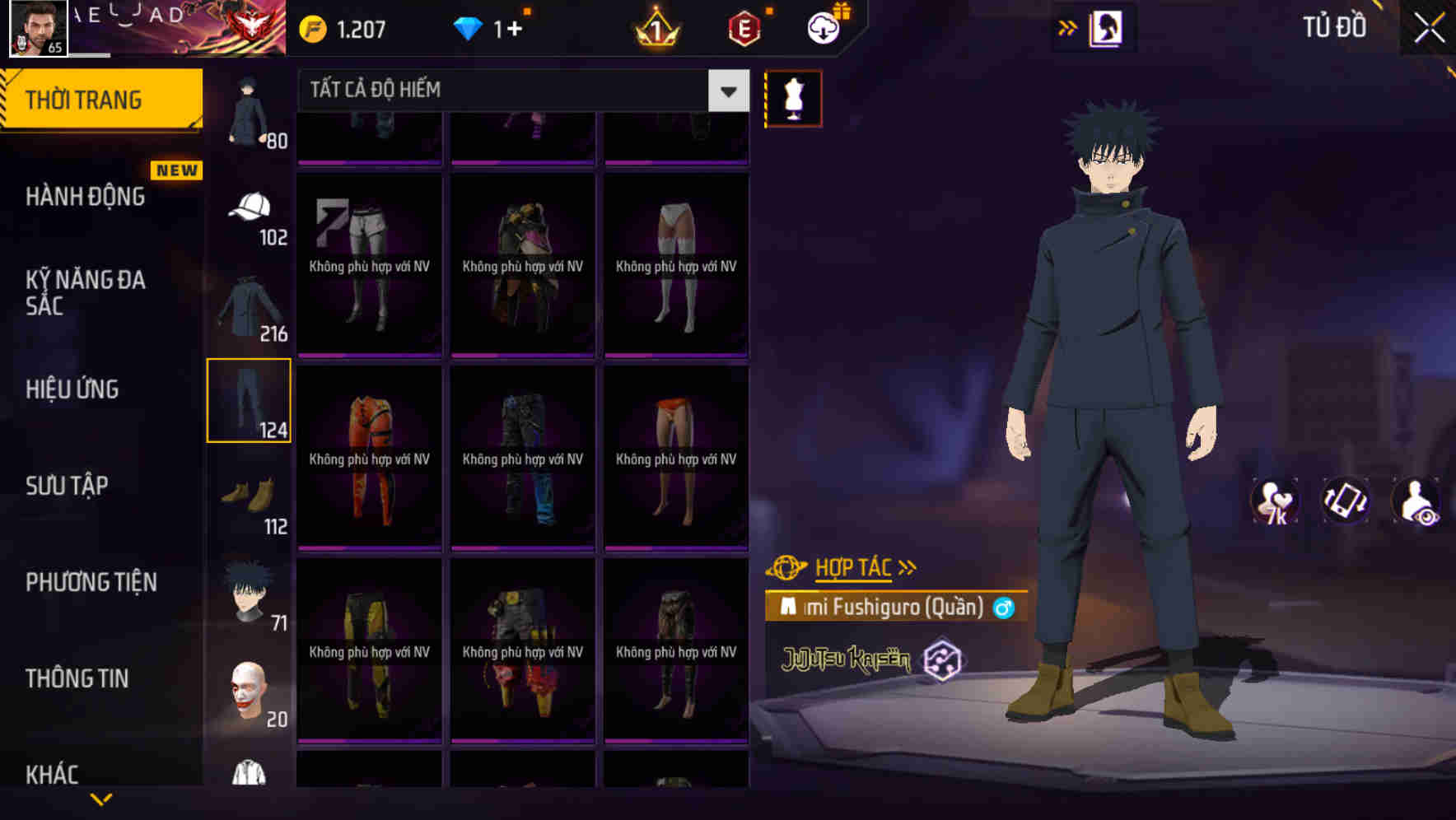Open the PHƯƠNG TIỆN section
Screen dimensions: 1456x820
point(91,582)
